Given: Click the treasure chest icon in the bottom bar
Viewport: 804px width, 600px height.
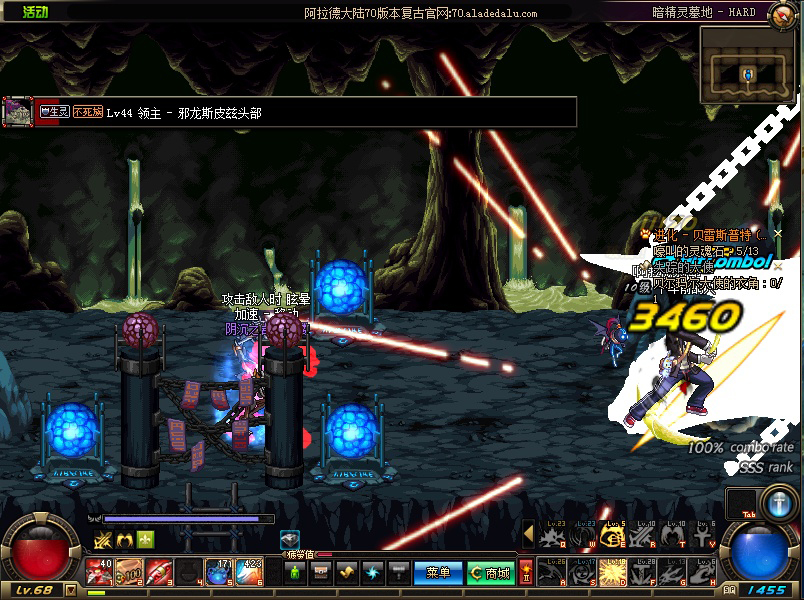Looking at the screenshot, I should tap(321, 573).
